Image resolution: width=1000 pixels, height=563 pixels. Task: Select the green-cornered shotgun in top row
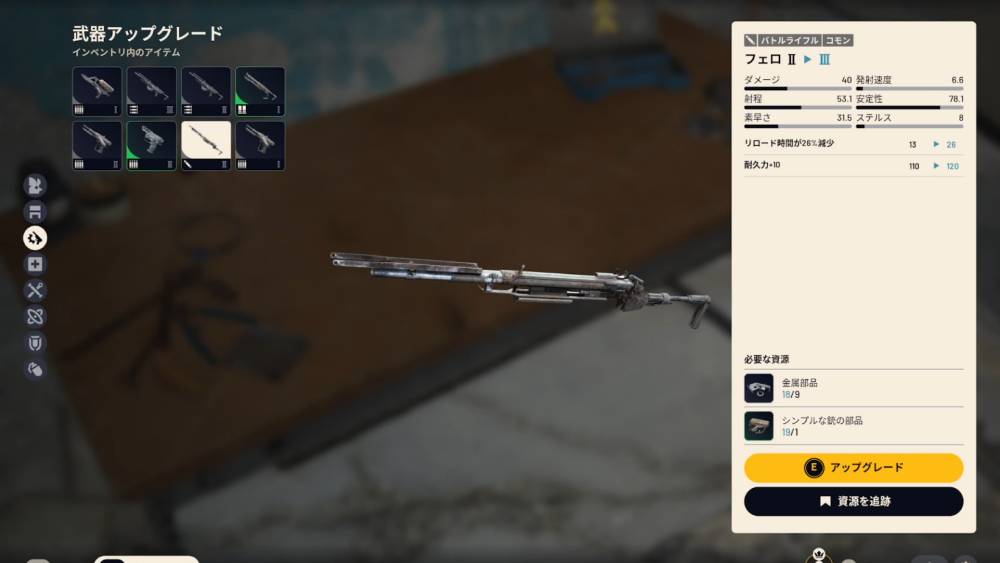(x=260, y=92)
